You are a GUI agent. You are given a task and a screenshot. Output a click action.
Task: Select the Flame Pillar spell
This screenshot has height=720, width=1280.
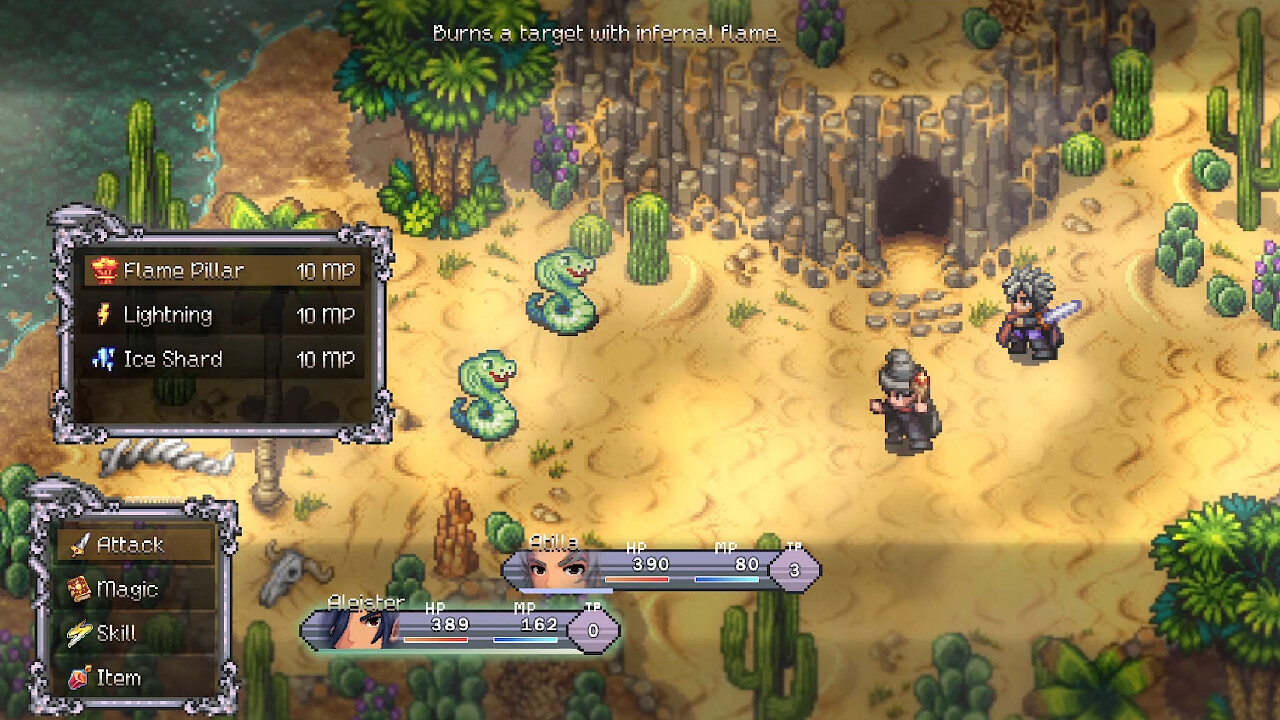(x=223, y=270)
